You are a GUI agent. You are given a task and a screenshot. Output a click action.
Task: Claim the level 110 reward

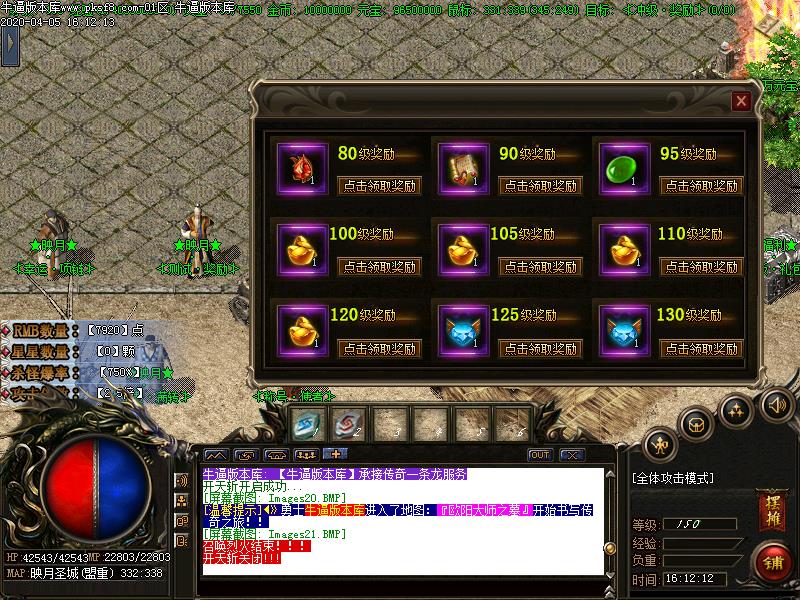pos(701,266)
